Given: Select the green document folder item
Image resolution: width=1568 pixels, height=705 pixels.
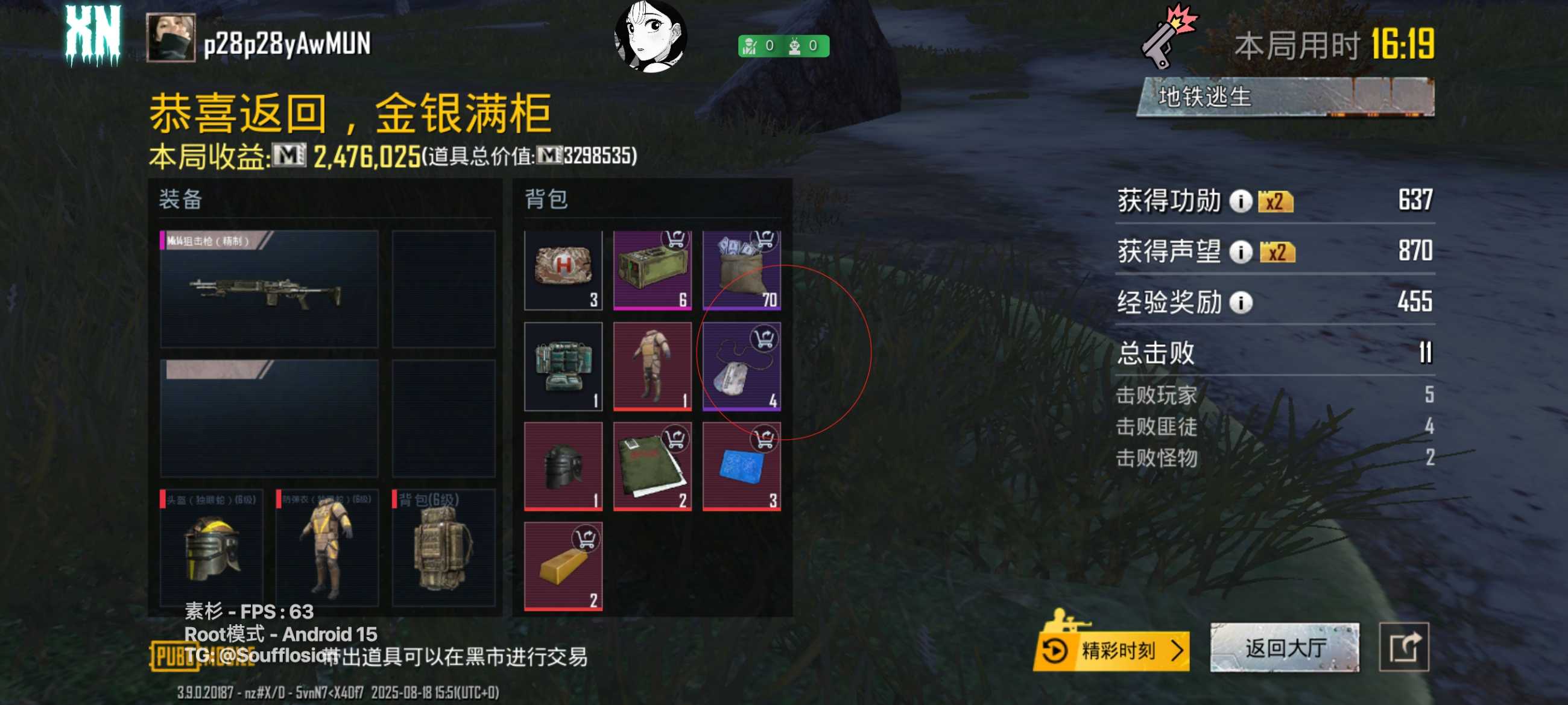Looking at the screenshot, I should [652, 466].
